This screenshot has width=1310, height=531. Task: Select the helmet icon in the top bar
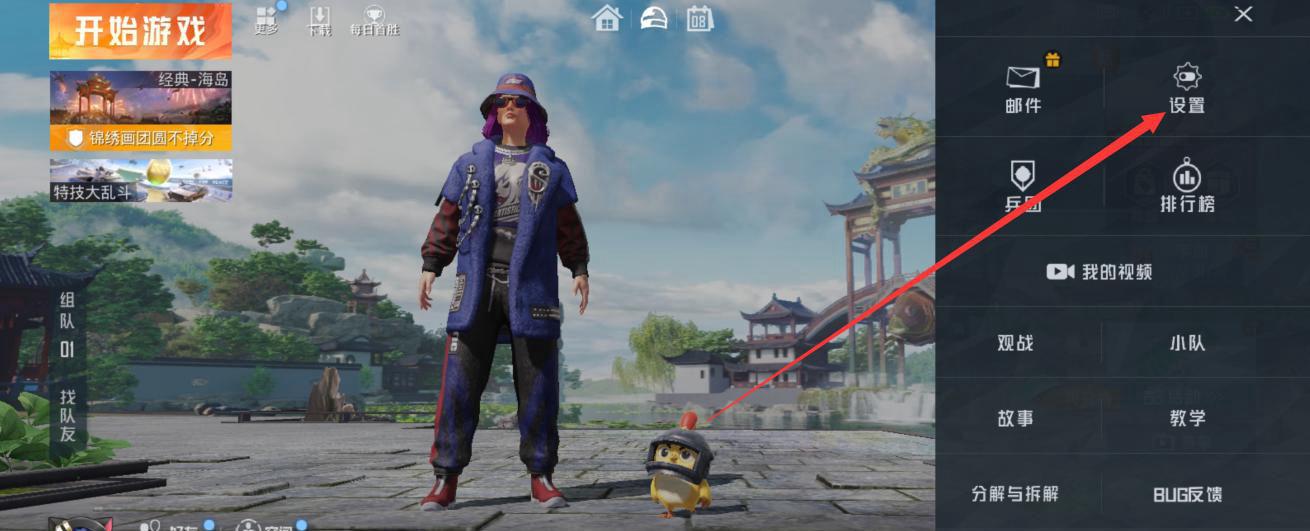point(653,18)
